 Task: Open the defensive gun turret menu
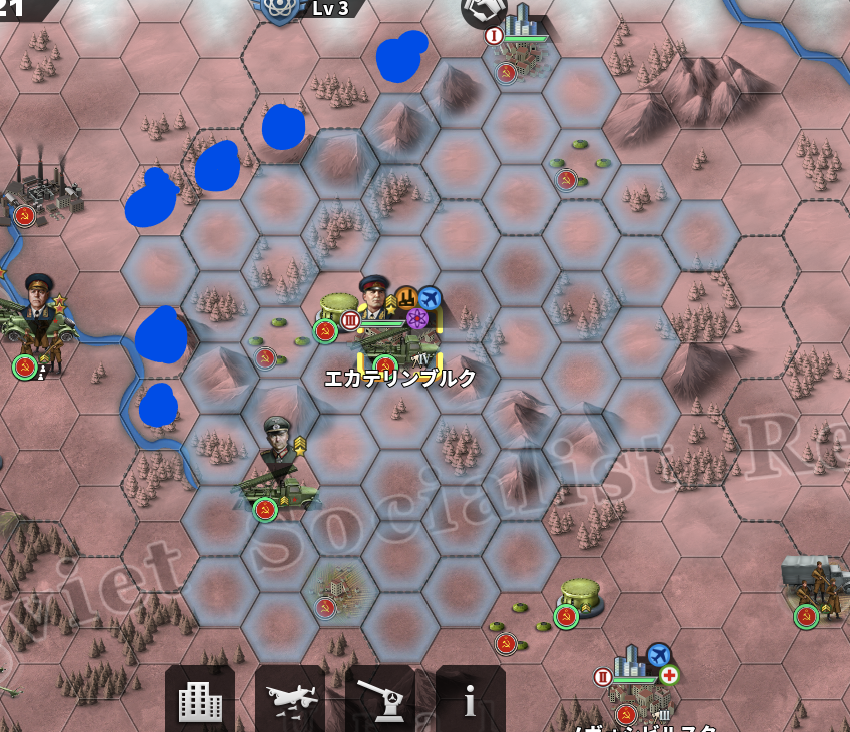(380, 701)
